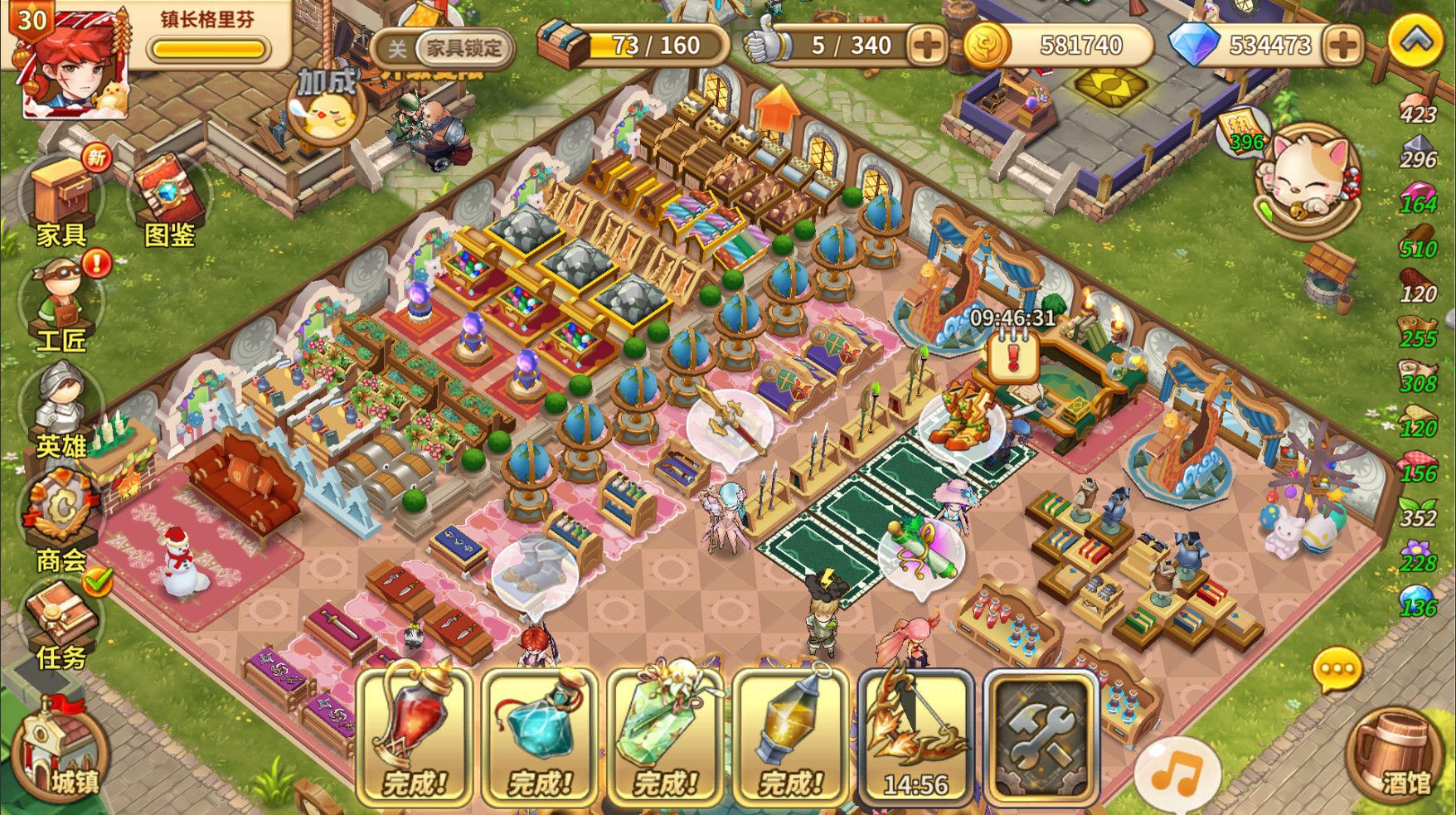Add more diamonds with the plus button
Screen dimensions: 1456x815
pyautogui.click(x=1342, y=45)
